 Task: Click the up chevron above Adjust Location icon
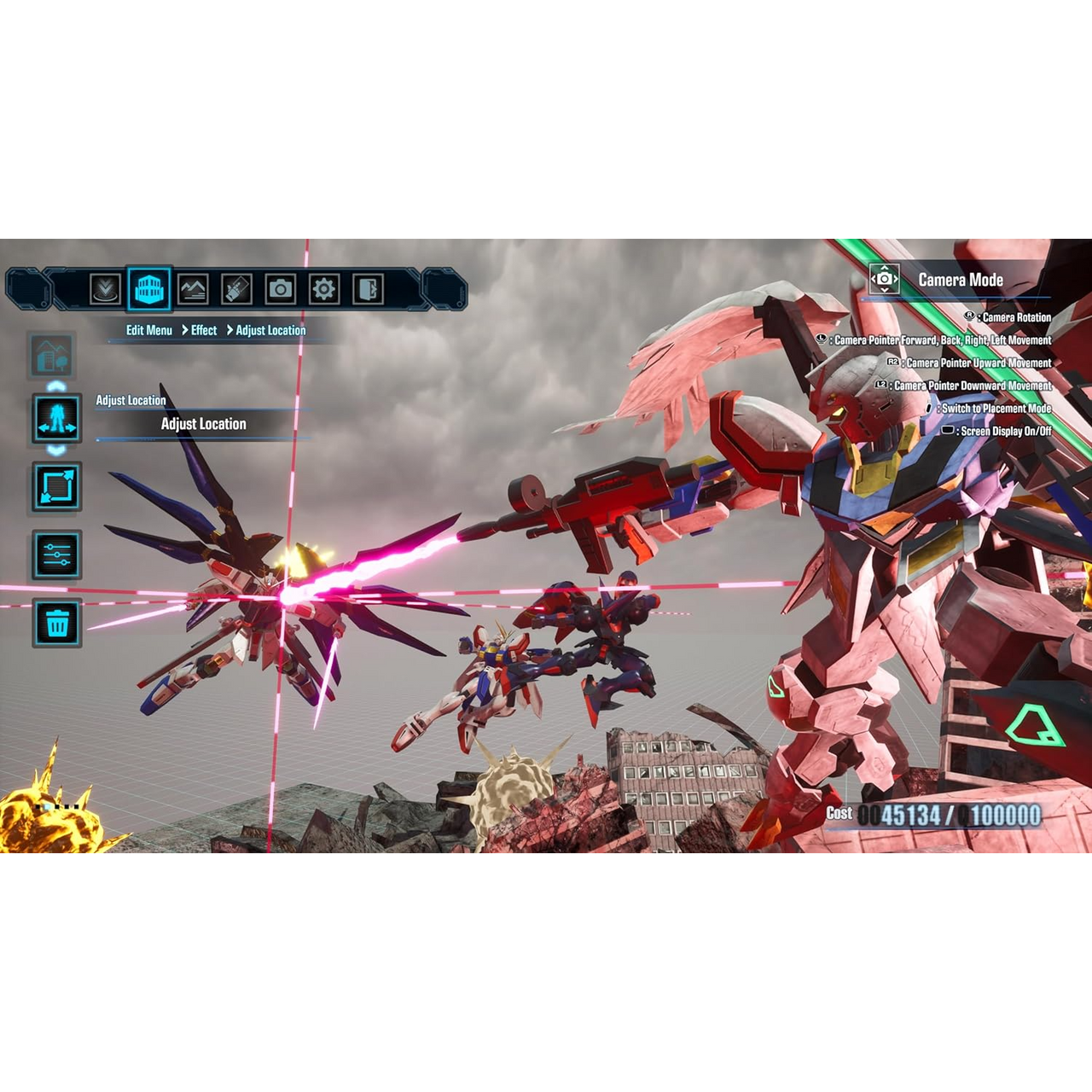(56, 386)
